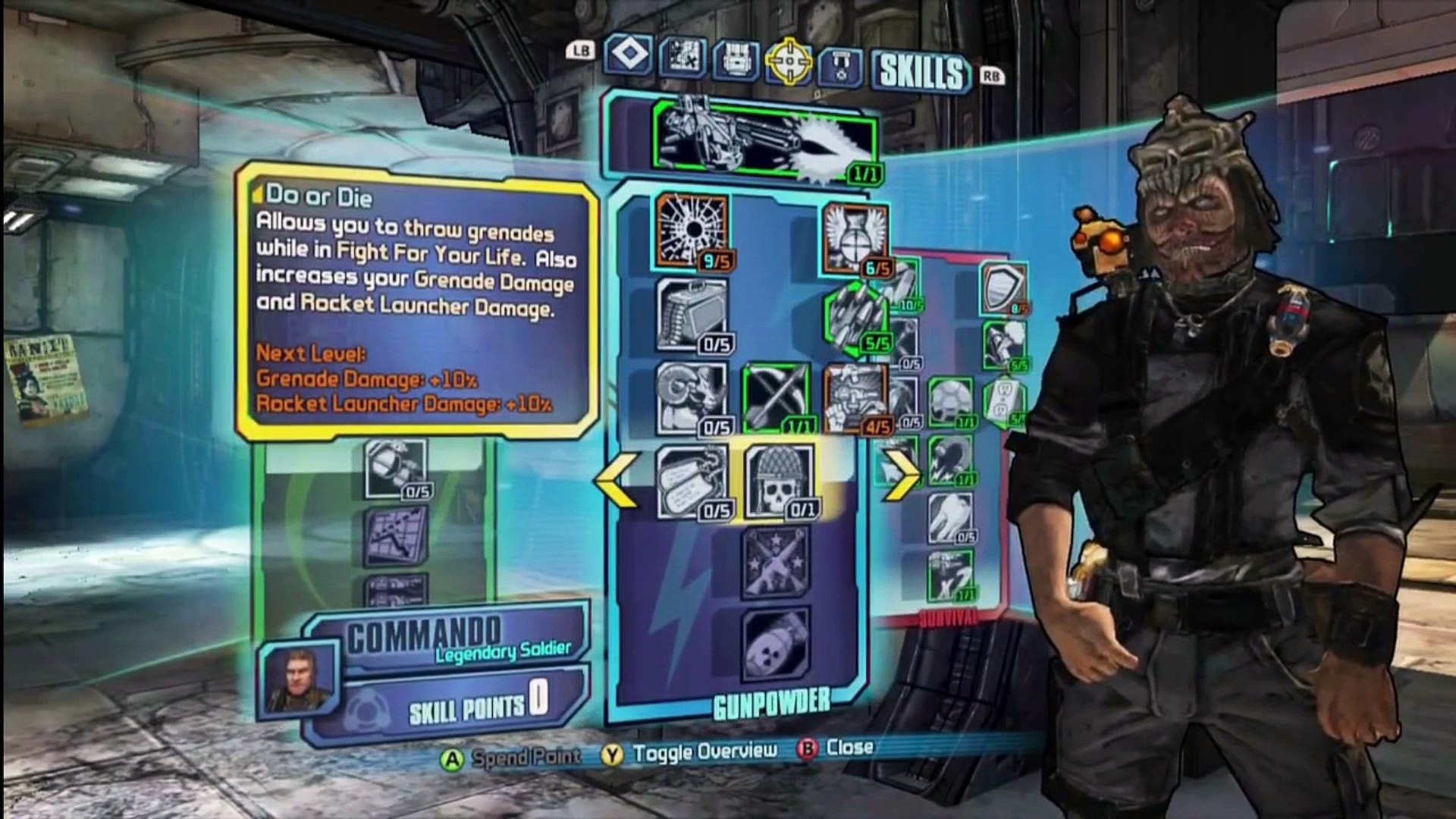Select the ram head skill icon
This screenshot has height=819, width=1456.
pyautogui.click(x=692, y=398)
